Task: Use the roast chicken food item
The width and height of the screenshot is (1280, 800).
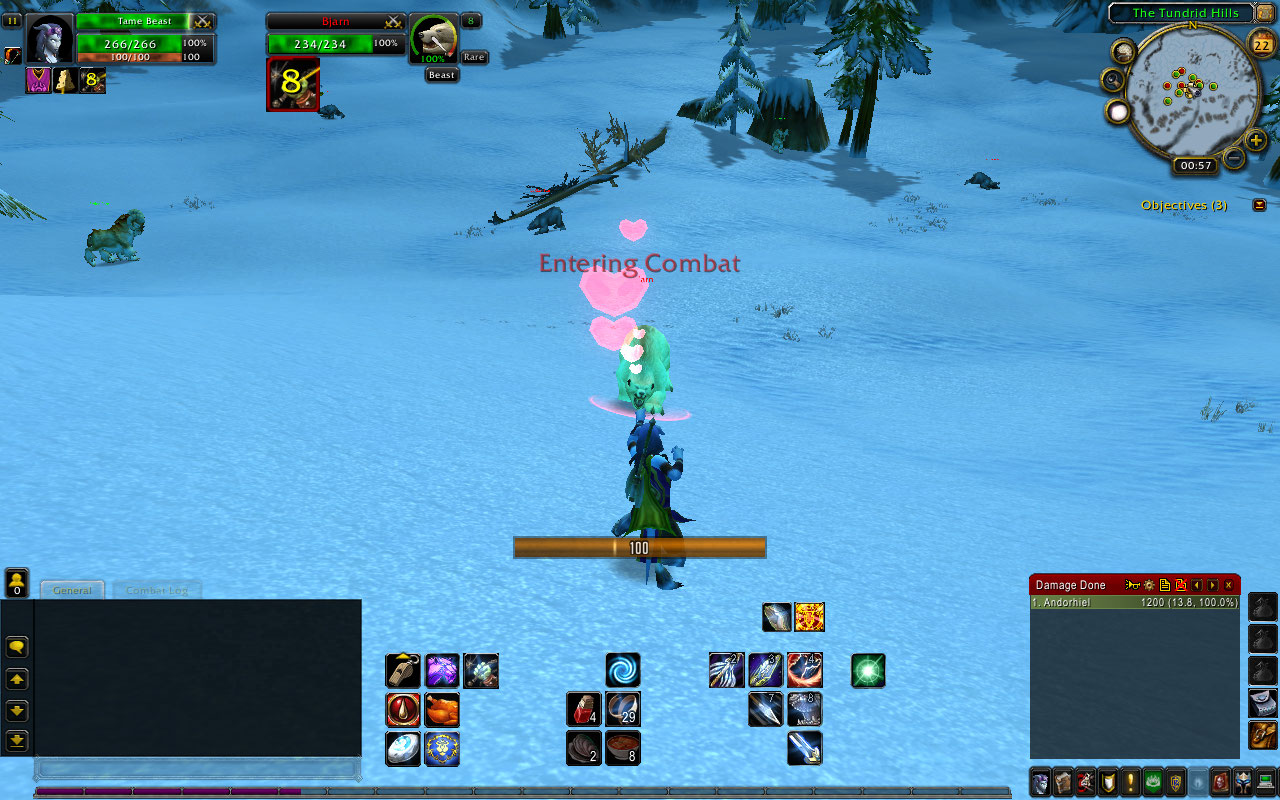Action: pos(442,709)
